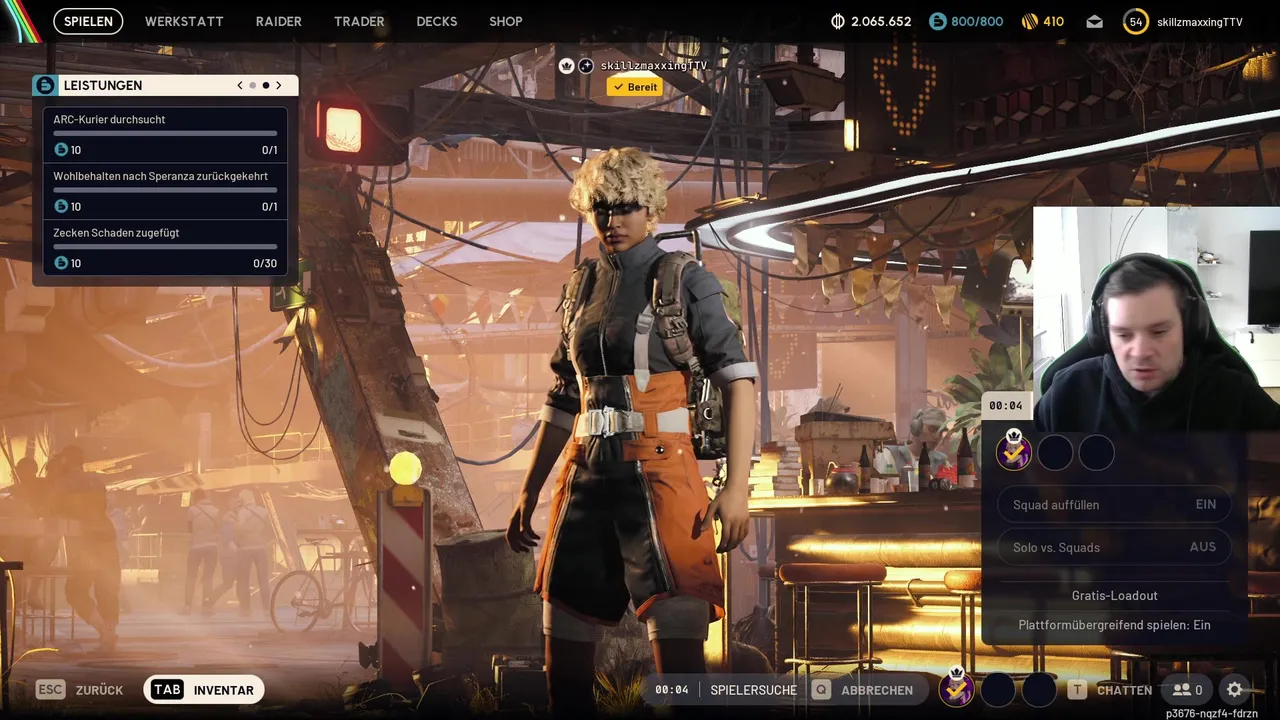This screenshot has width=1280, height=720.
Task: Select the Decks tab
Action: (436, 21)
